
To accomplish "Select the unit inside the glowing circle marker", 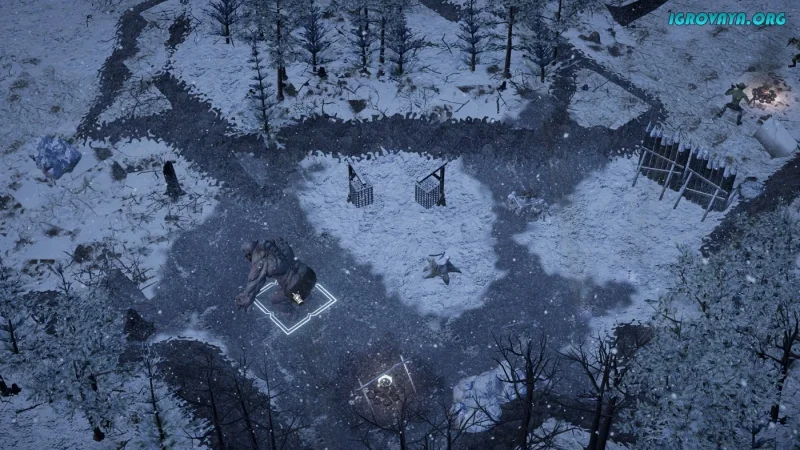I will [x=383, y=386].
